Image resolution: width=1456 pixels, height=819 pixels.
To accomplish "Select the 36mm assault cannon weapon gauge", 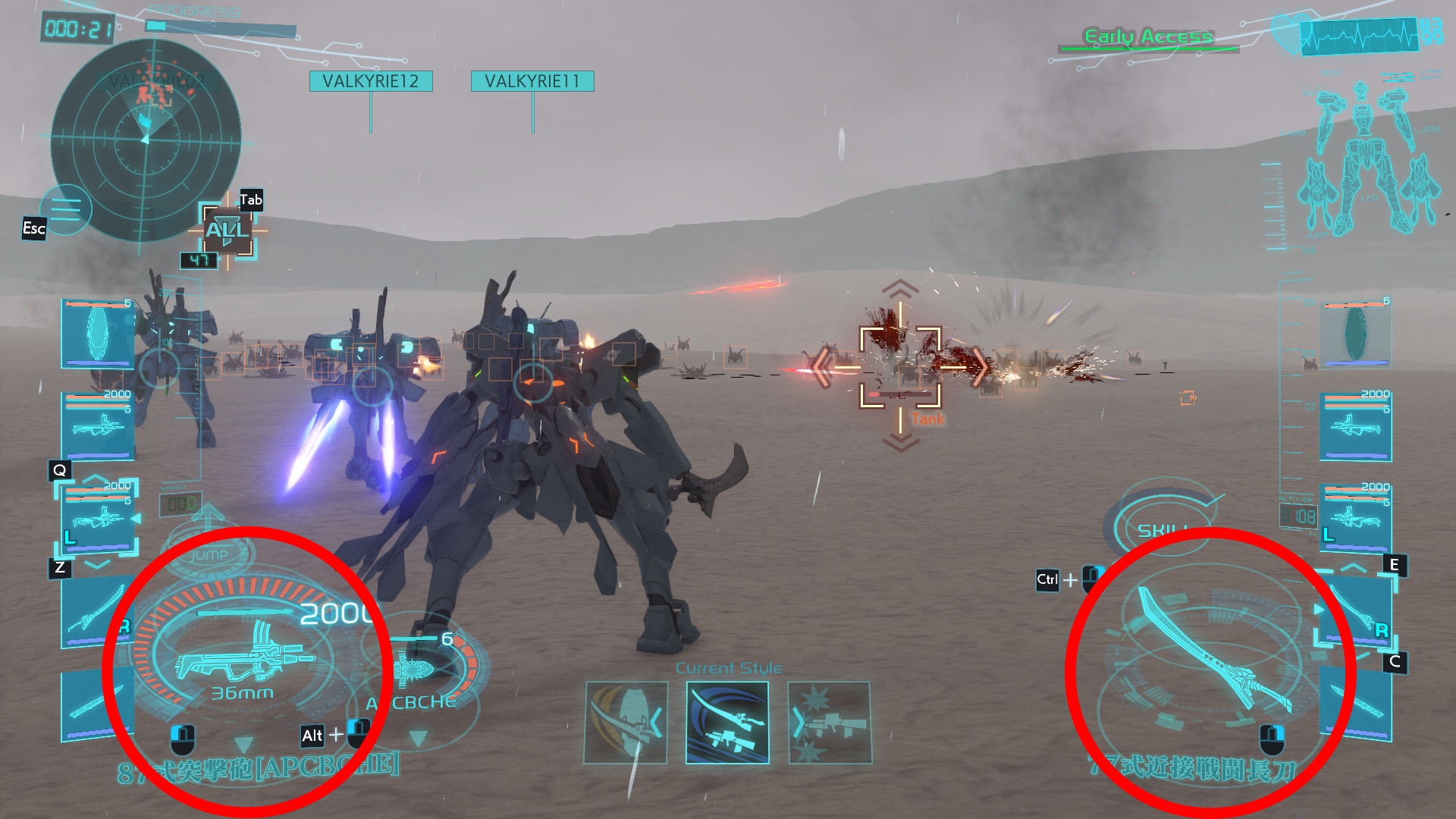I will (x=243, y=656).
